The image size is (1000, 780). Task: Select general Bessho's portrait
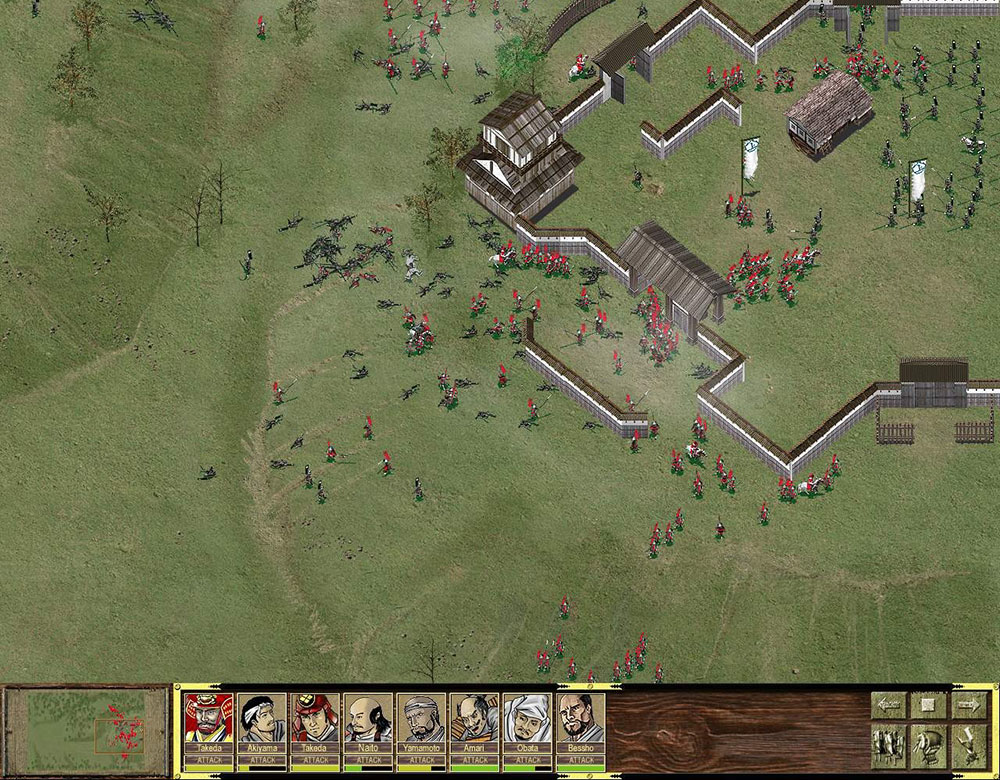coord(580,720)
